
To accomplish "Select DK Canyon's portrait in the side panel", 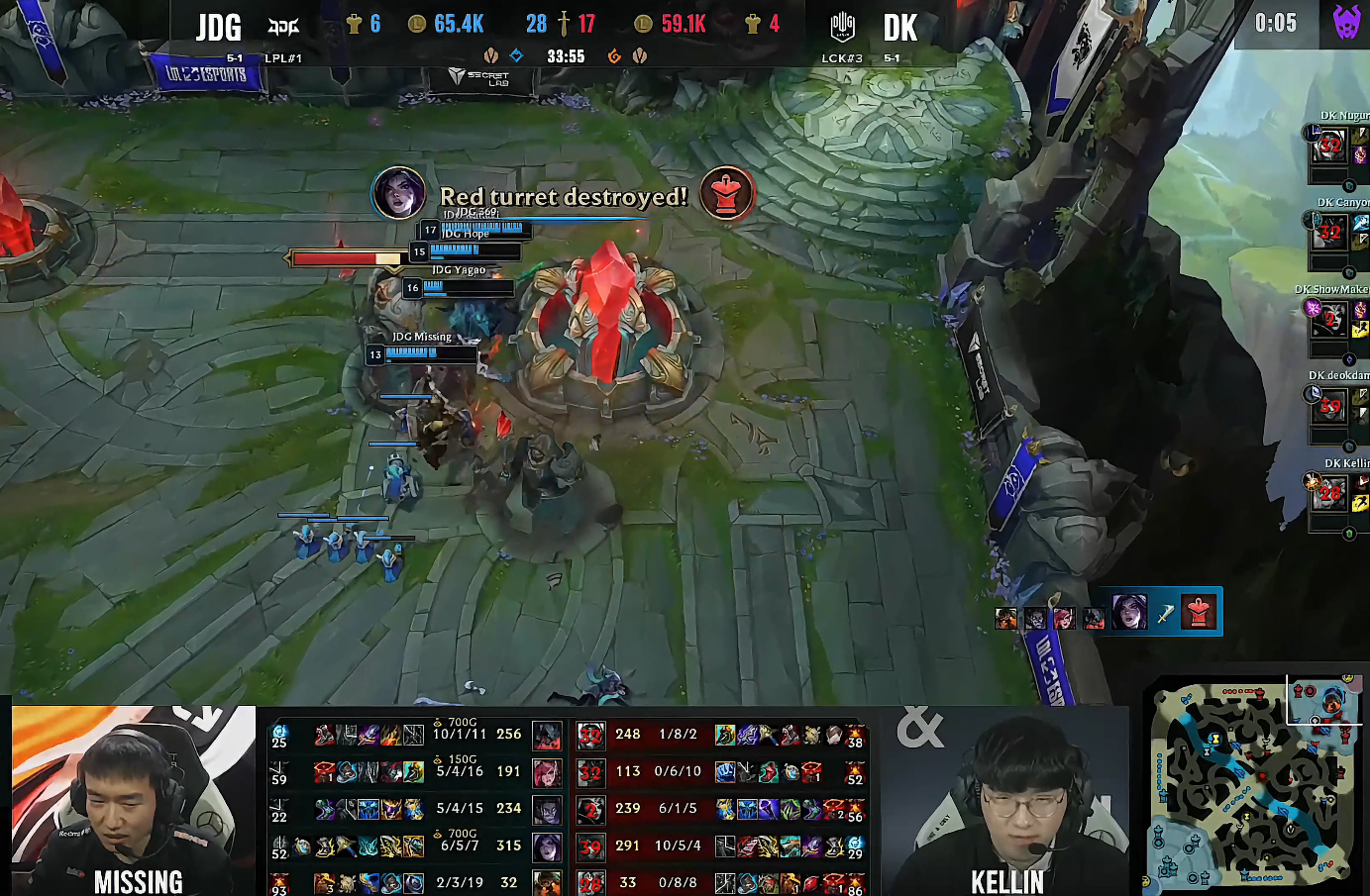I will (1329, 236).
